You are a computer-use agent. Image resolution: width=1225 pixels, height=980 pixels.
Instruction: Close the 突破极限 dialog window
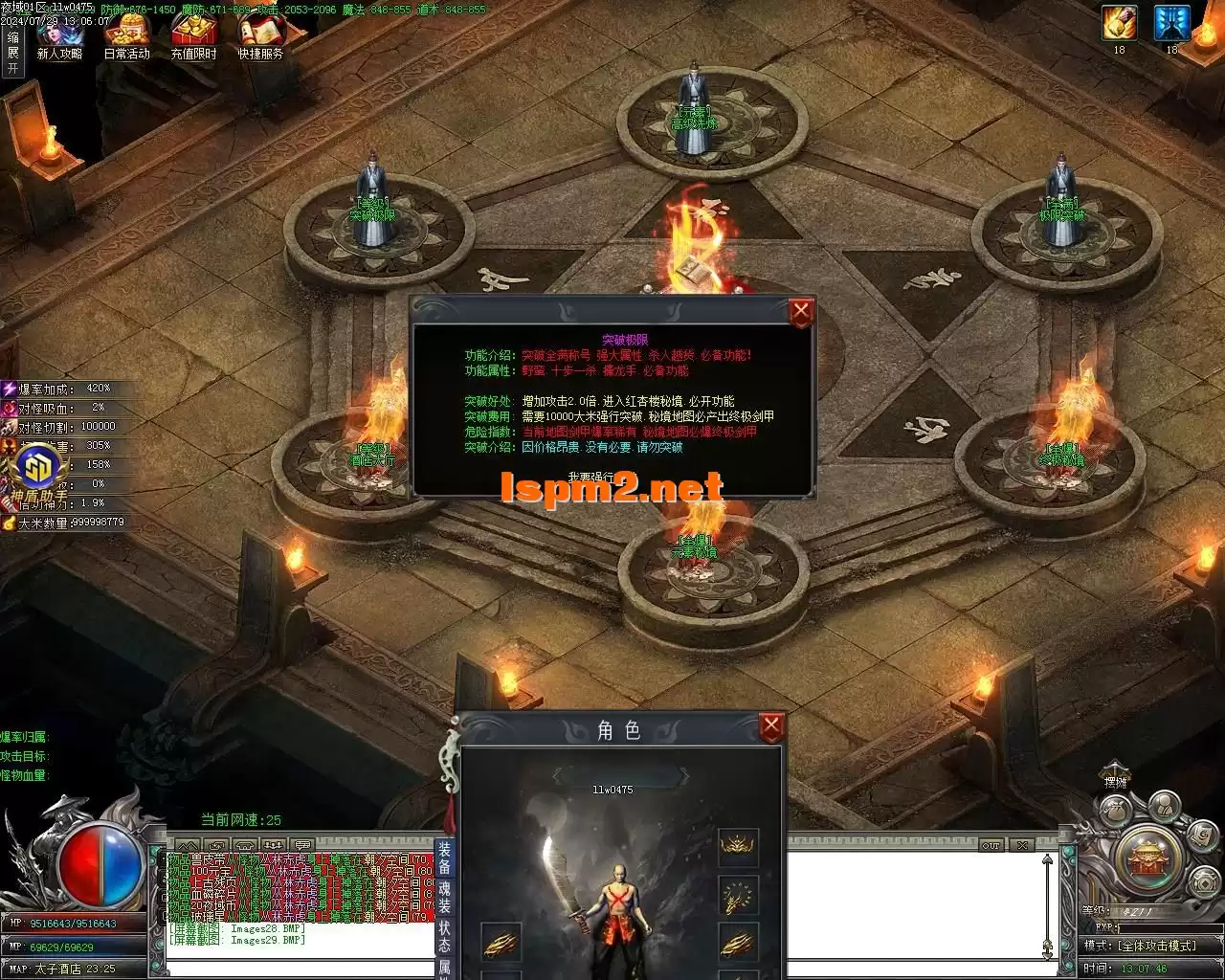pos(801,312)
